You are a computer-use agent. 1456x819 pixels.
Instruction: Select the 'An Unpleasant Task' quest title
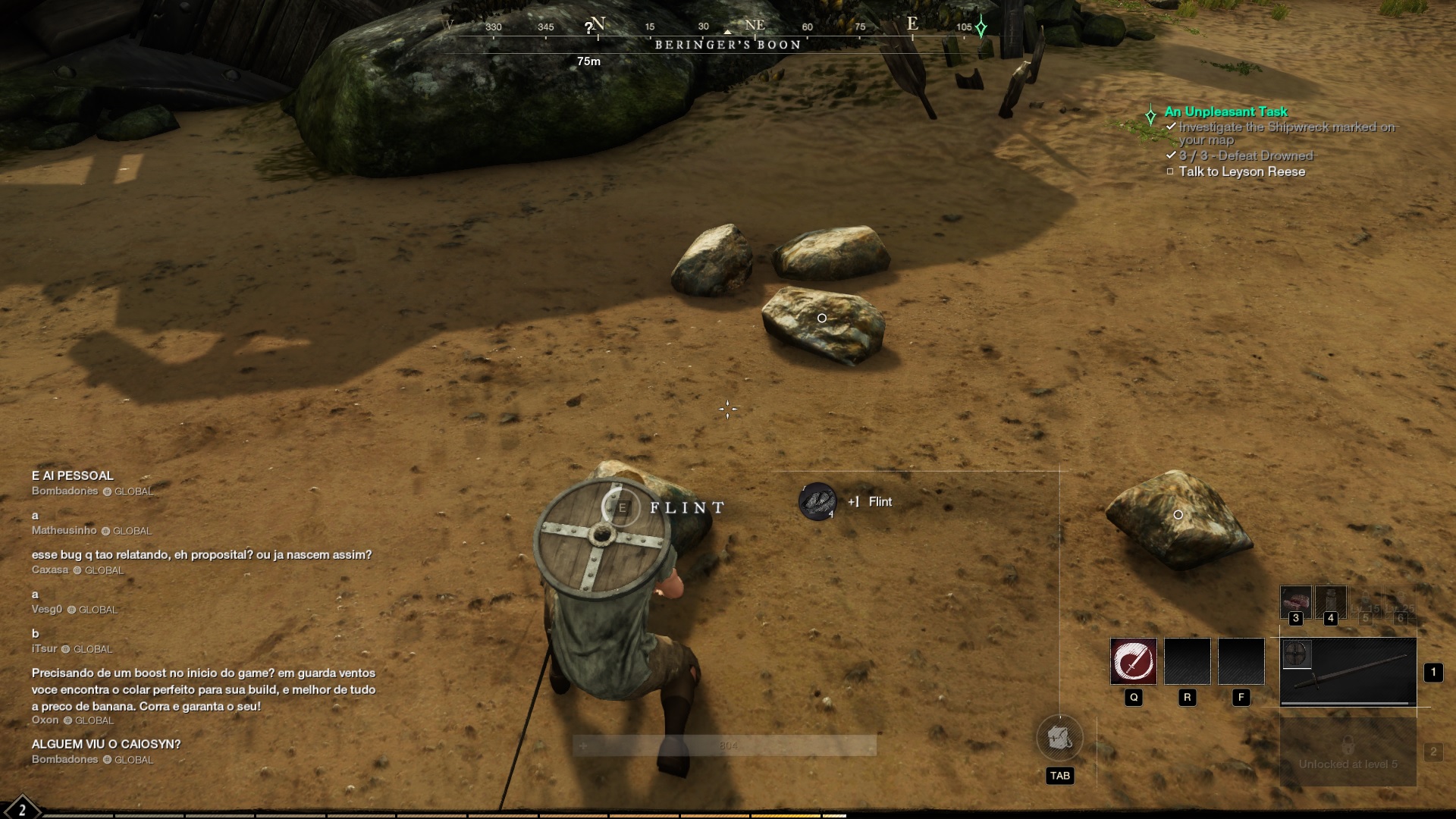point(1227,111)
